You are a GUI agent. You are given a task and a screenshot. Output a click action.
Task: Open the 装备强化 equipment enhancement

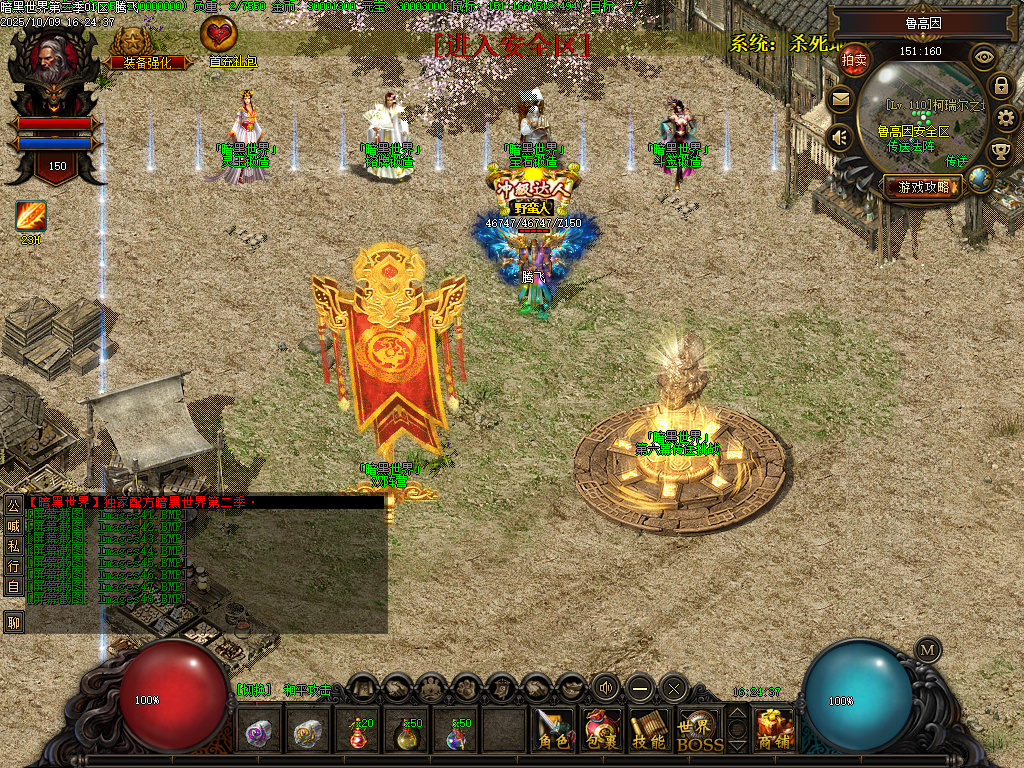139,47
